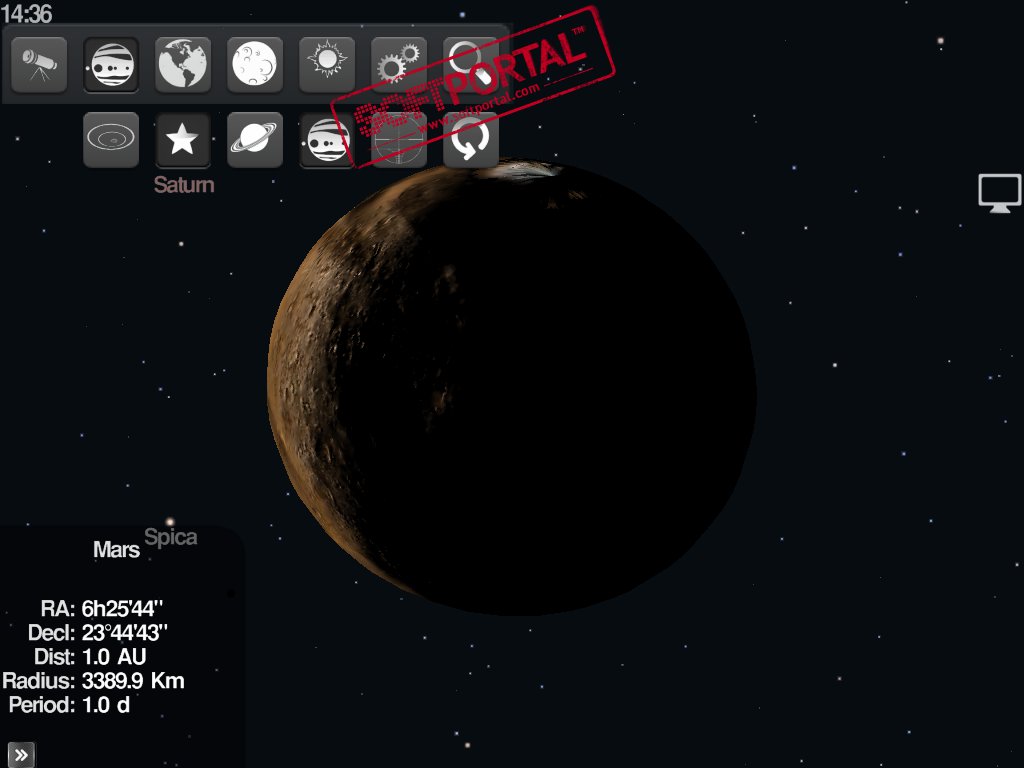Viewport: 1024px width, 768px height.
Task: Open the telescope view button
Action: pos(39,65)
